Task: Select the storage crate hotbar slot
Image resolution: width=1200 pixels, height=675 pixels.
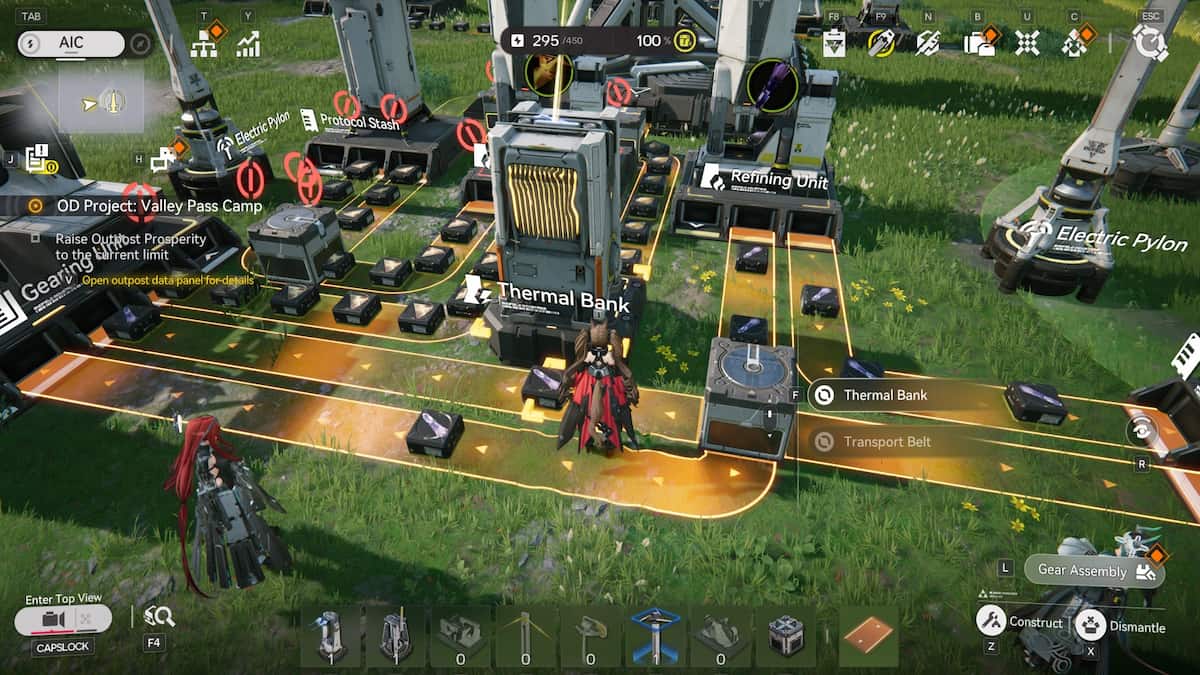Action: click(785, 634)
